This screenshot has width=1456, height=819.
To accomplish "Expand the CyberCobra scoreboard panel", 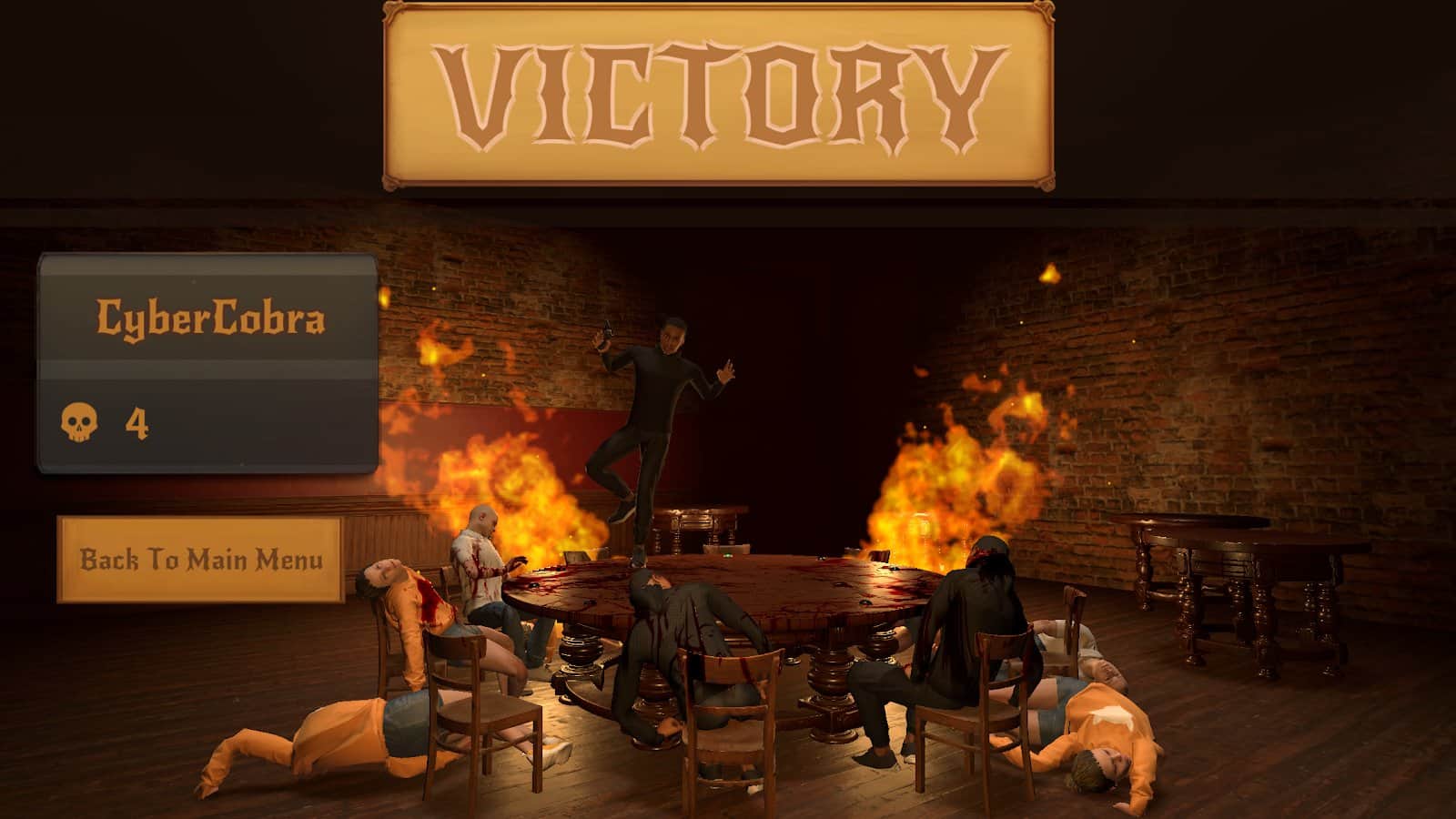I will coord(207,364).
